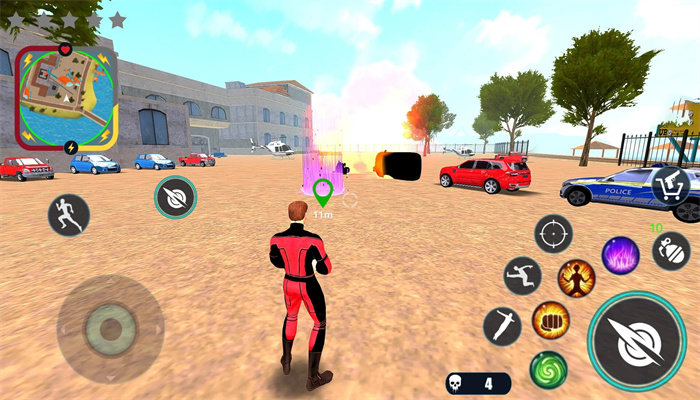Viewport: 700px width, 400px height.
Task: Tap the jumping figure button
Action: [x=522, y=276]
